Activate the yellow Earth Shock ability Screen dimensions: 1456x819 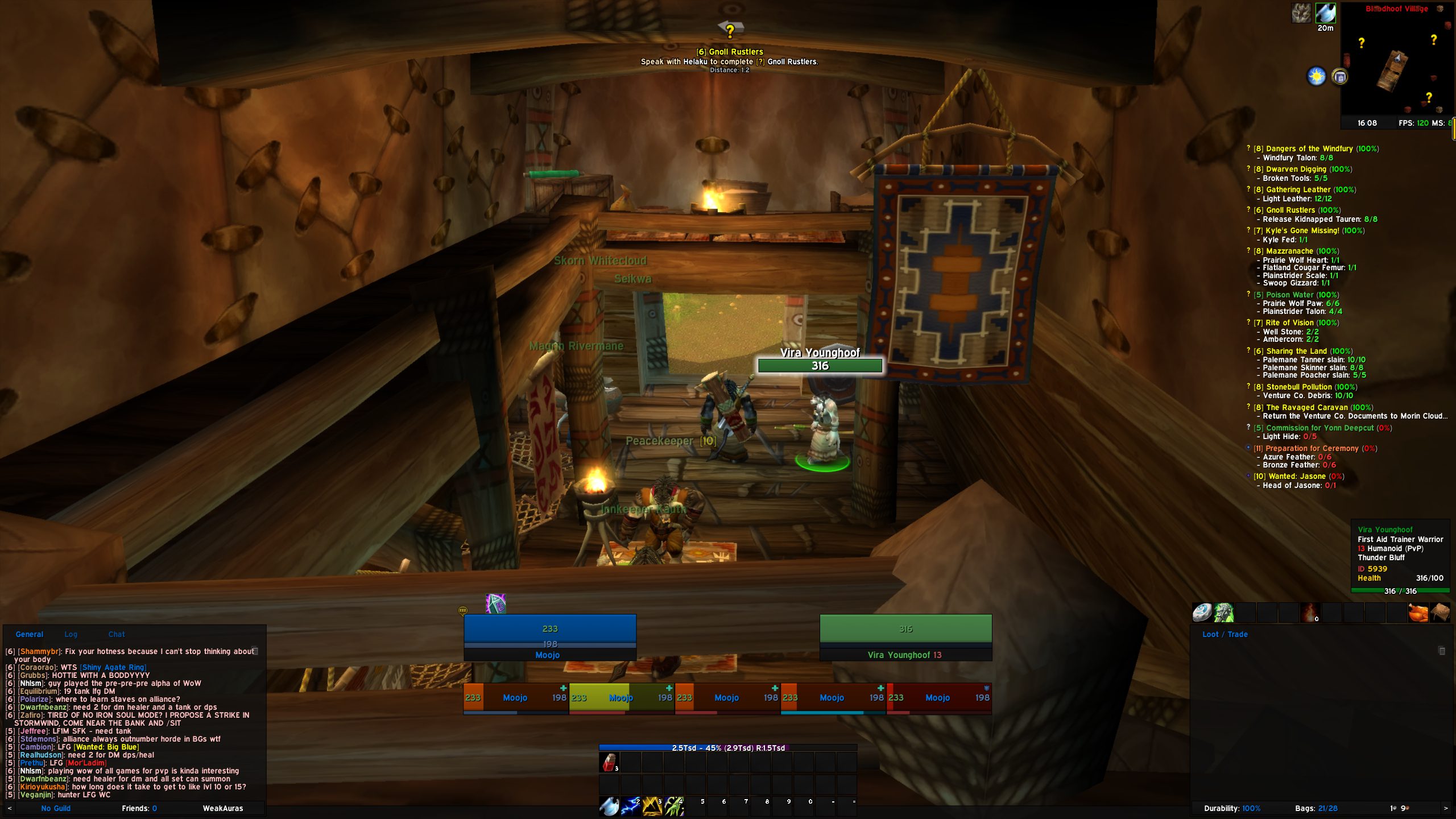tap(652, 806)
